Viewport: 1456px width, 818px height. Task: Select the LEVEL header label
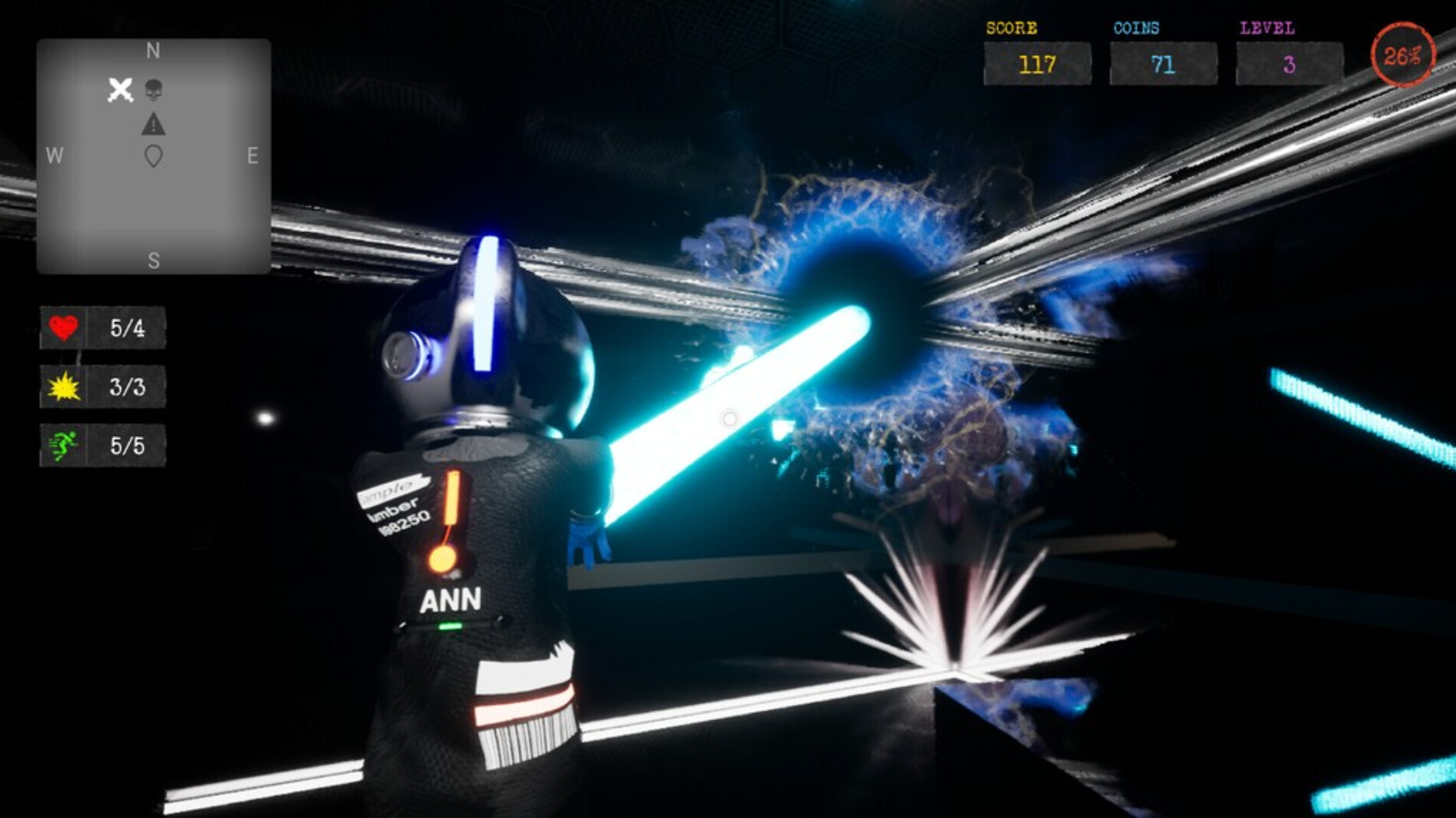pos(1267,27)
